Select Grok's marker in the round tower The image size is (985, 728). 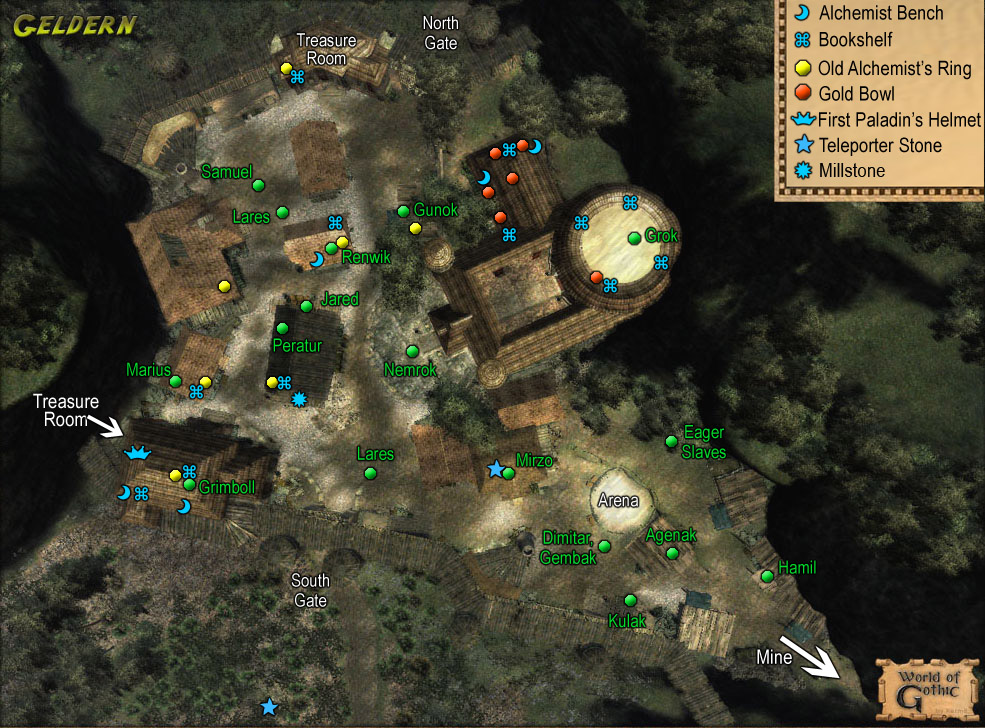point(634,238)
